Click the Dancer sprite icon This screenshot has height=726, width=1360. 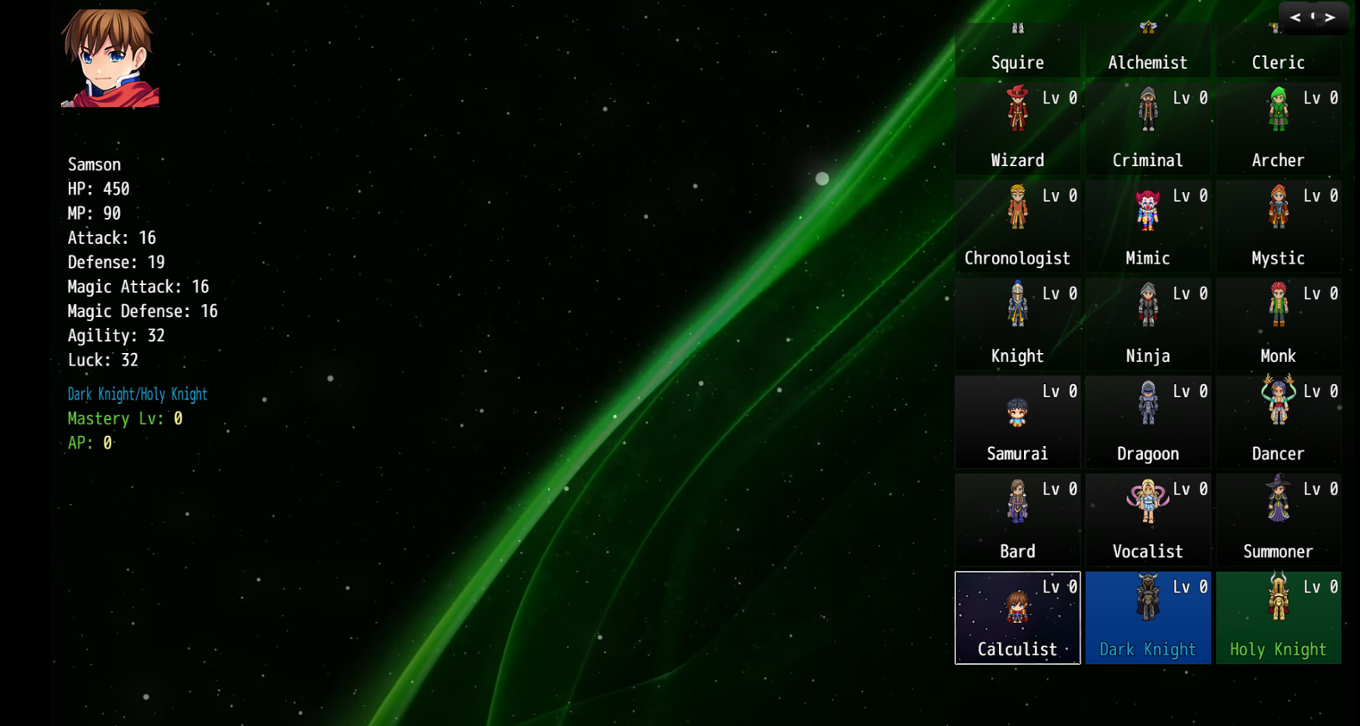click(x=1278, y=402)
